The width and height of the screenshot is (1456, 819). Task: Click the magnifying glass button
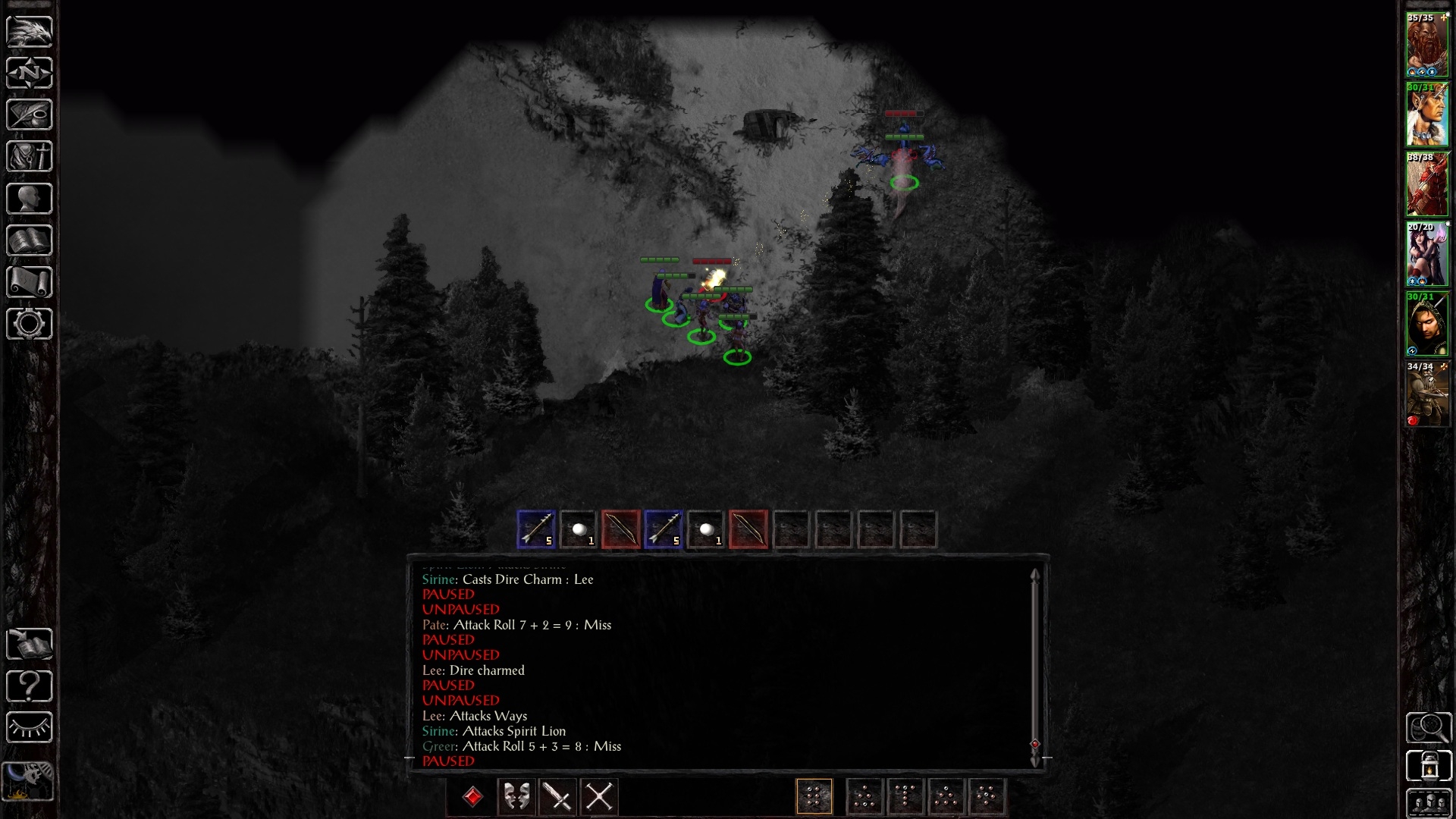(1429, 728)
